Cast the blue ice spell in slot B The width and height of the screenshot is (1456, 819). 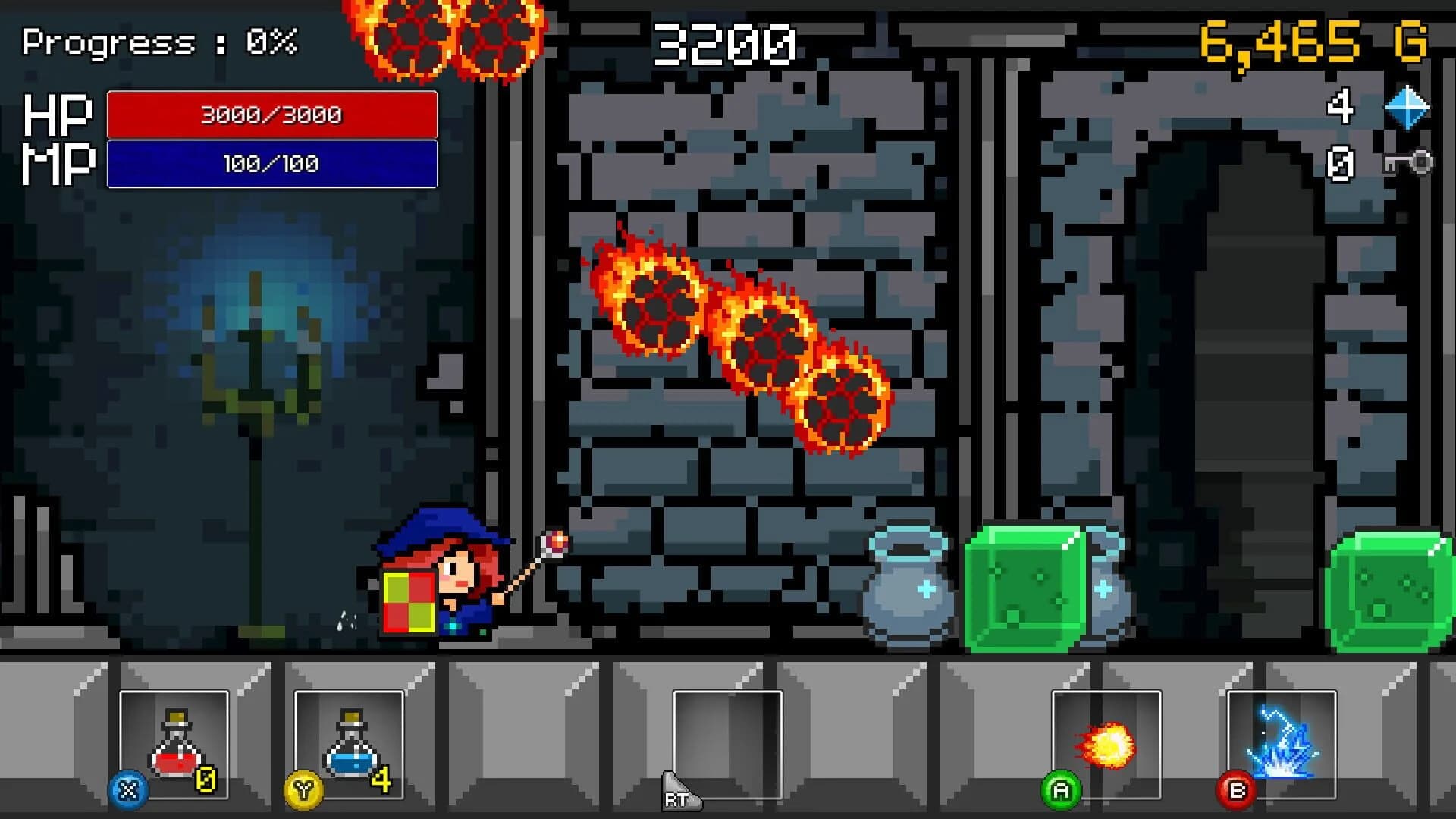point(1280,747)
